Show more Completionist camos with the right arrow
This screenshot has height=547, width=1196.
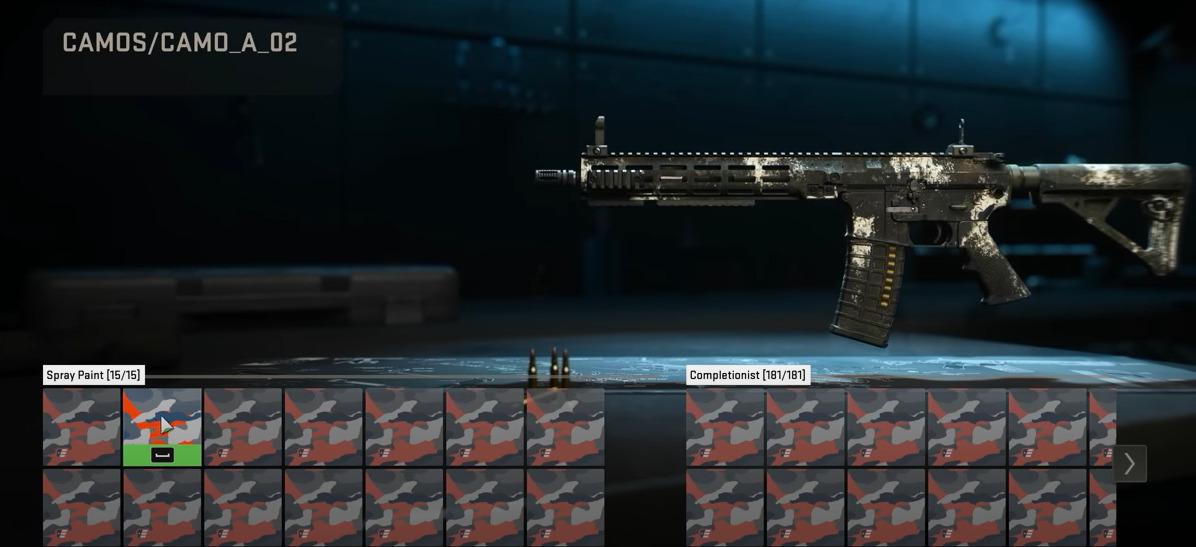coord(1129,464)
